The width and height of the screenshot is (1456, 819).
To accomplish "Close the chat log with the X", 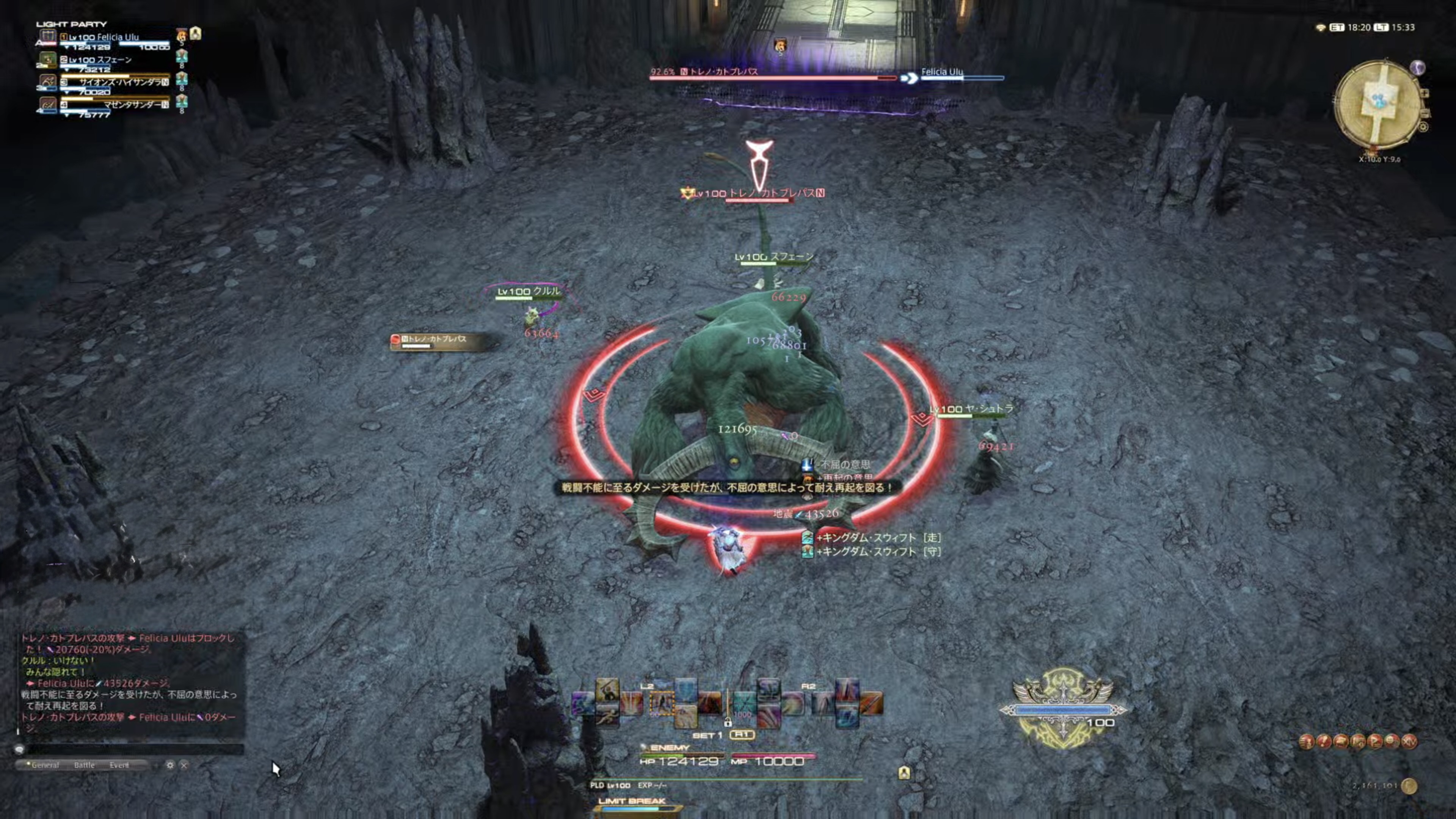I will pyautogui.click(x=184, y=765).
